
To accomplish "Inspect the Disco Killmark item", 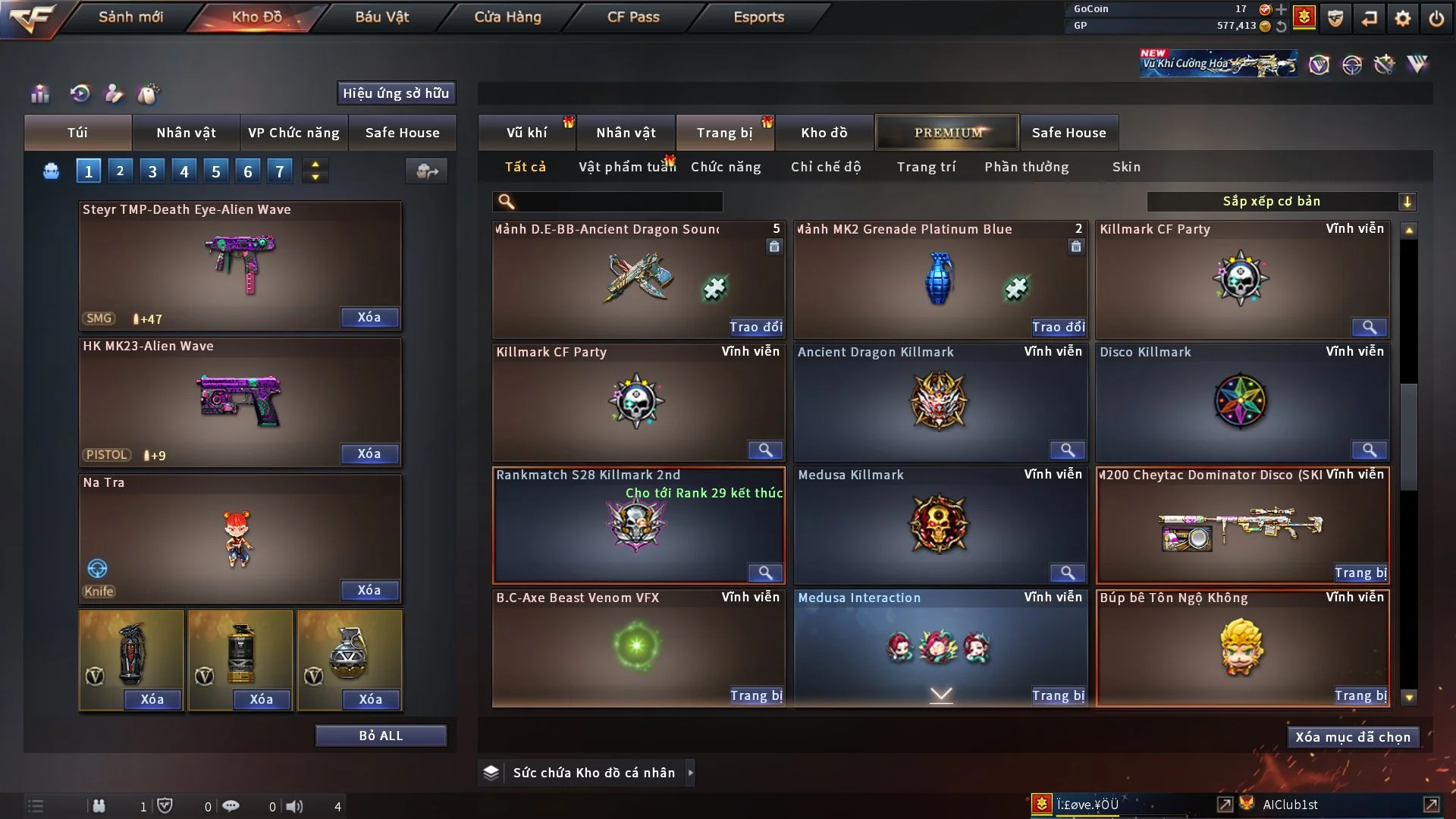I will click(1369, 450).
